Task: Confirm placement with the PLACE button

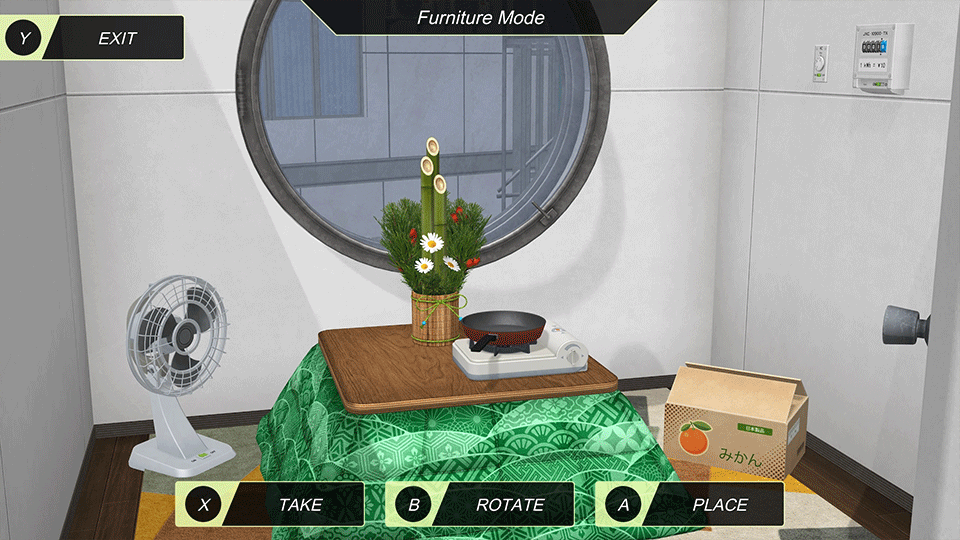Action: coord(690,504)
